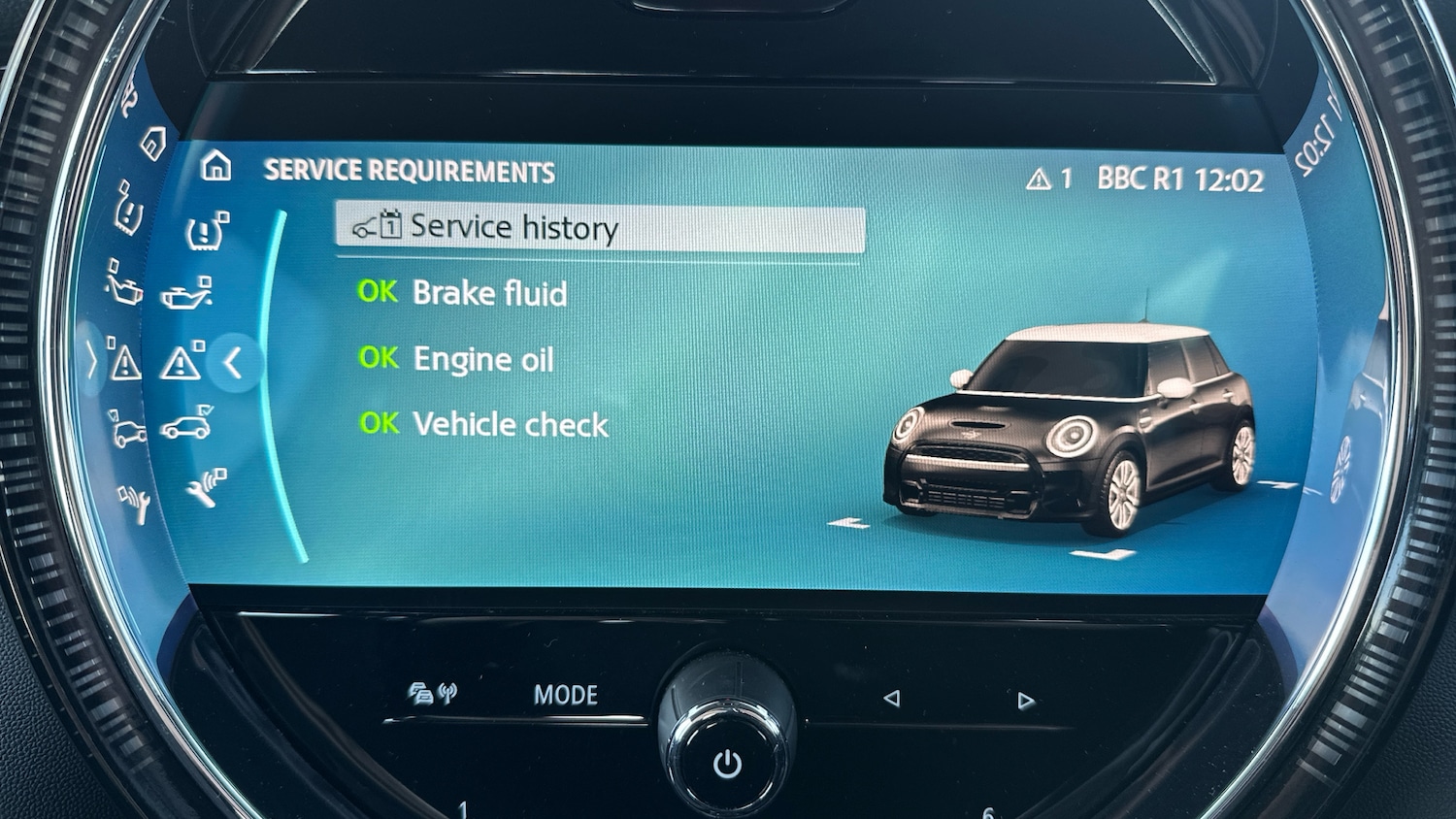Expand the far-left edge chevron

coord(91,361)
